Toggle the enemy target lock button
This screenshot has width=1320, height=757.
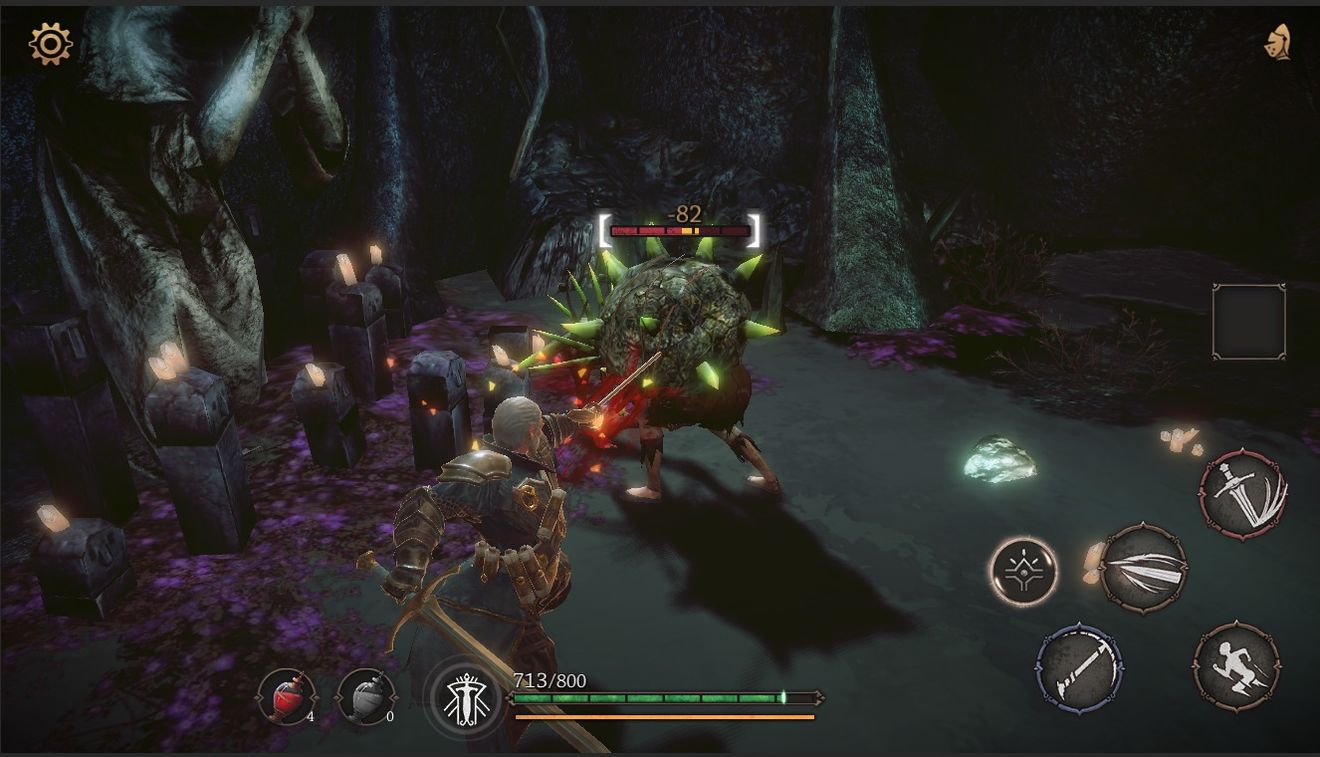1023,572
